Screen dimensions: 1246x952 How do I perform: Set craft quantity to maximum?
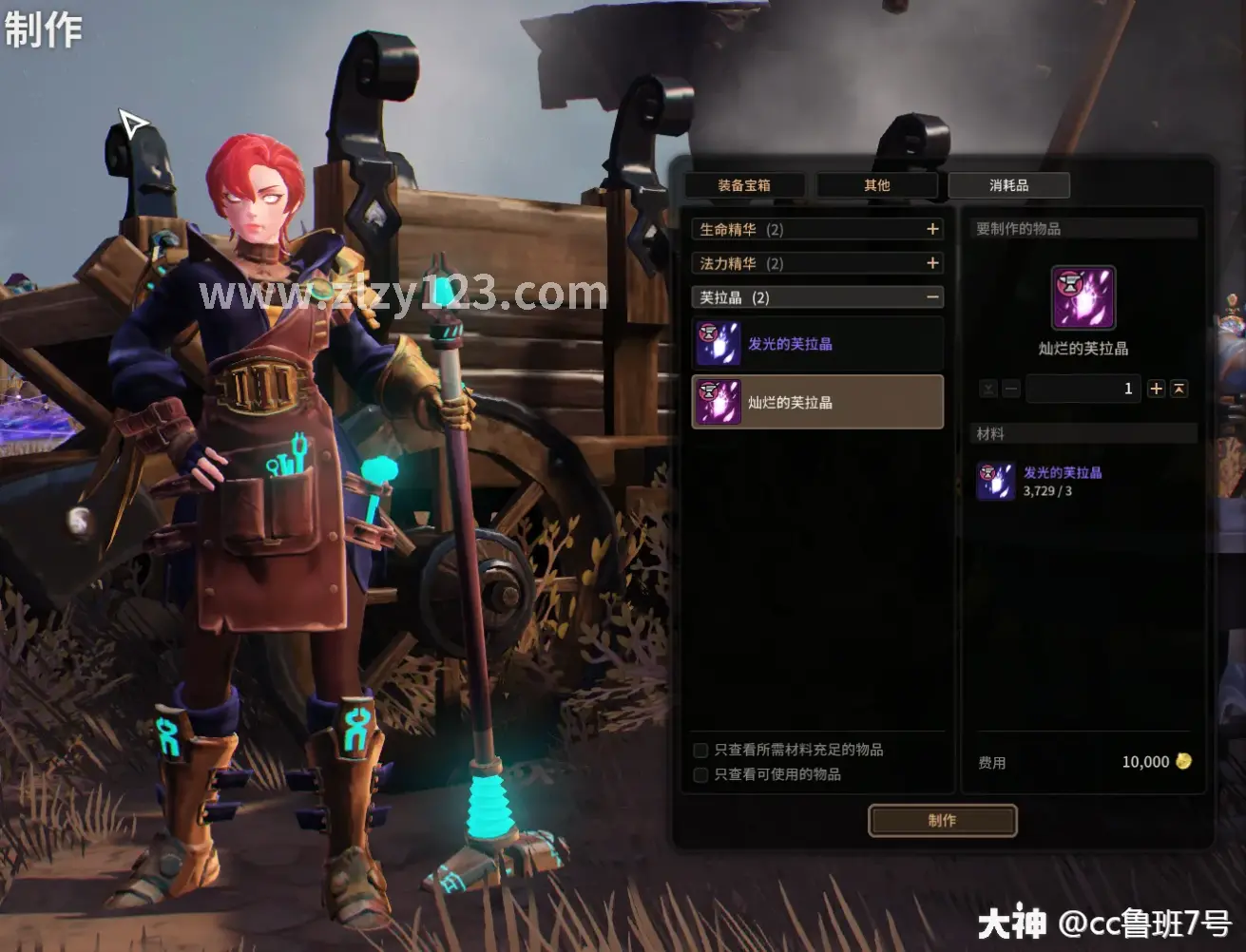coord(1179,389)
